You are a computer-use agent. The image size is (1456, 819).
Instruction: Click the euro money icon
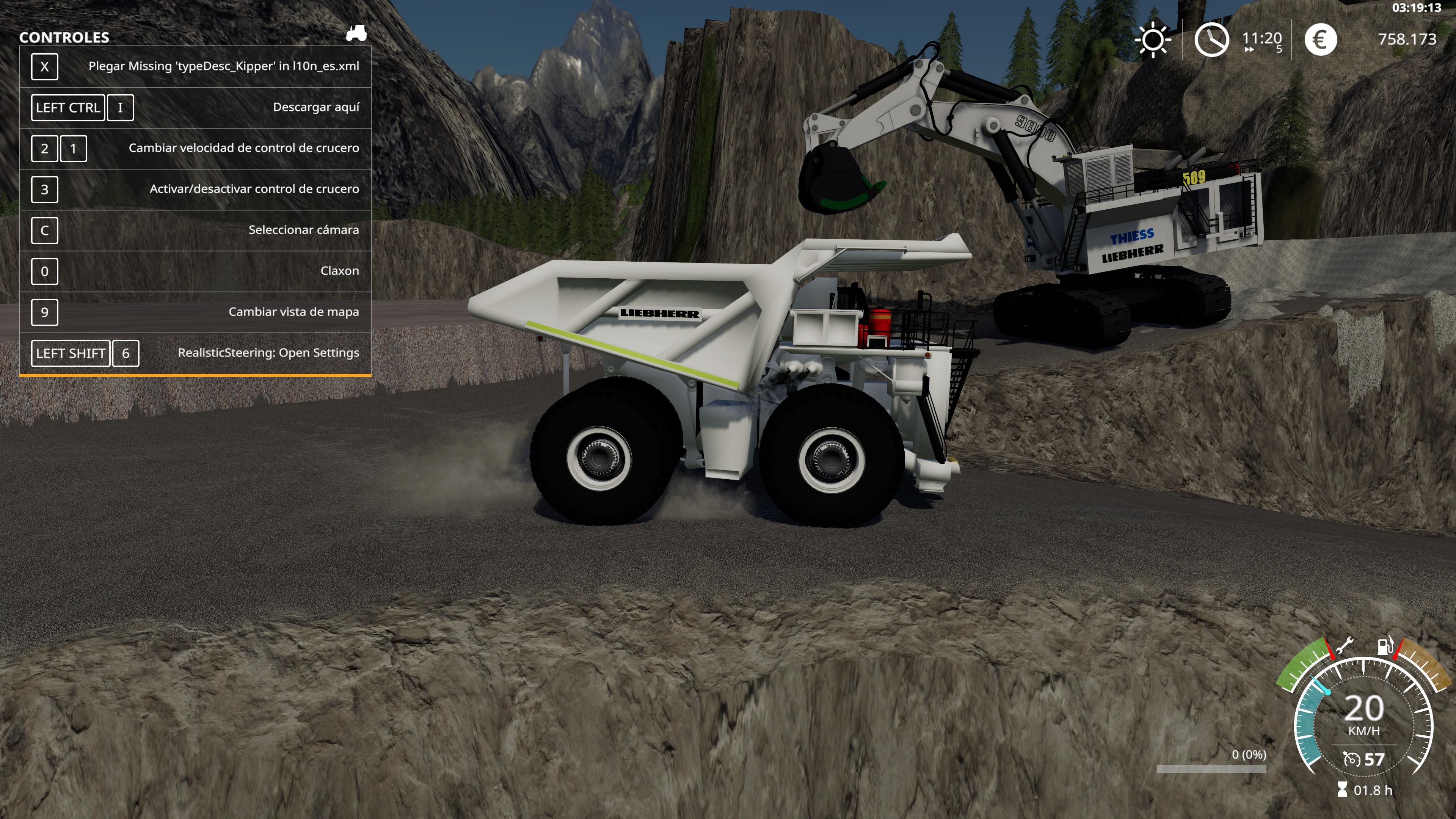point(1320,39)
